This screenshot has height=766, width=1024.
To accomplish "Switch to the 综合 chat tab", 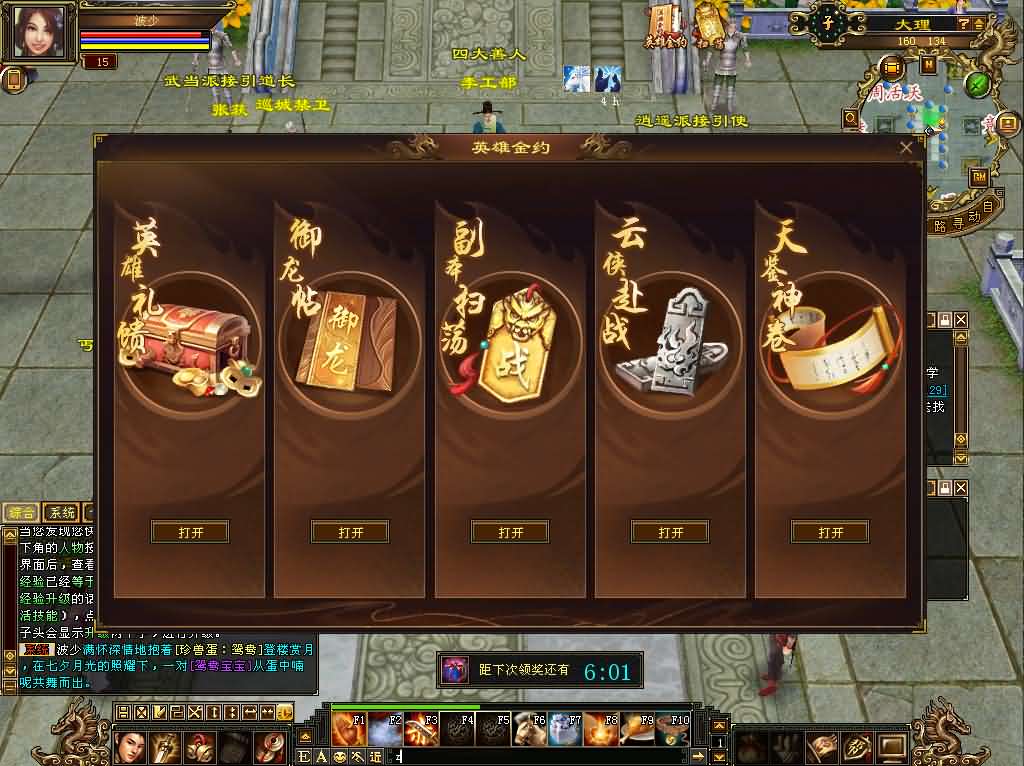I will (21, 513).
